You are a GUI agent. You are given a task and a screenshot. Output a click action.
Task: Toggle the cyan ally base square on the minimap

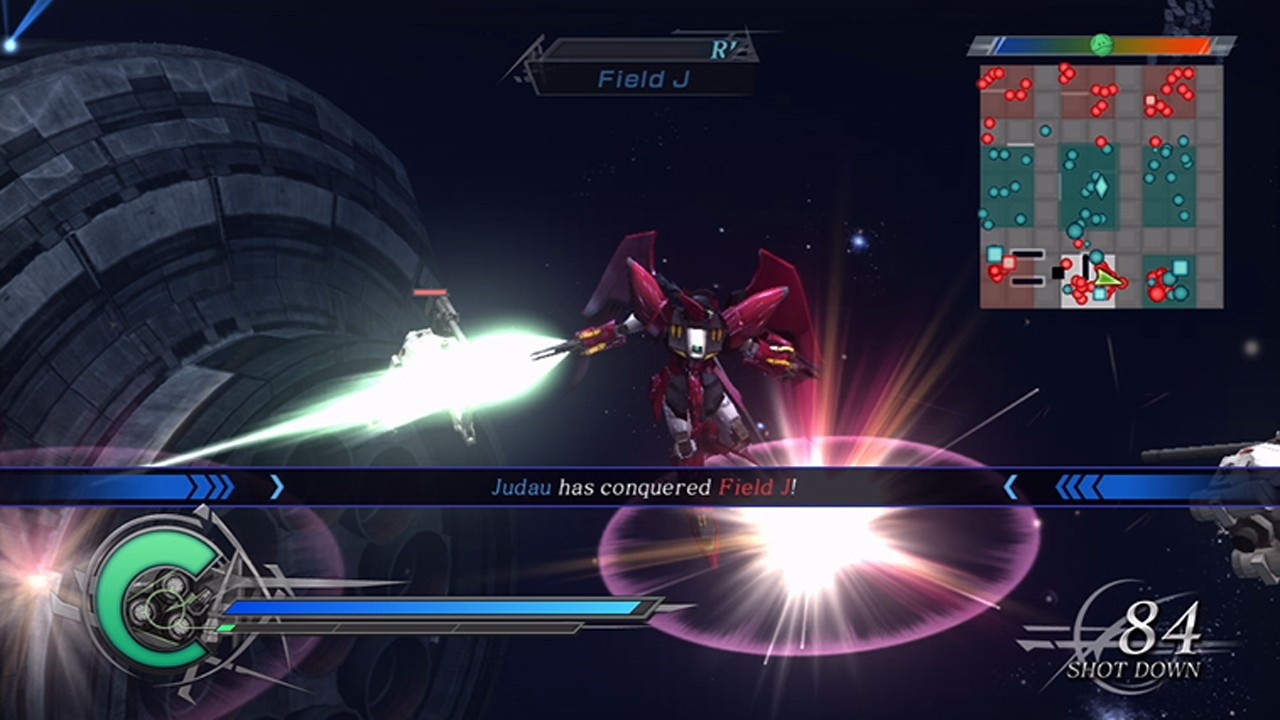(994, 254)
